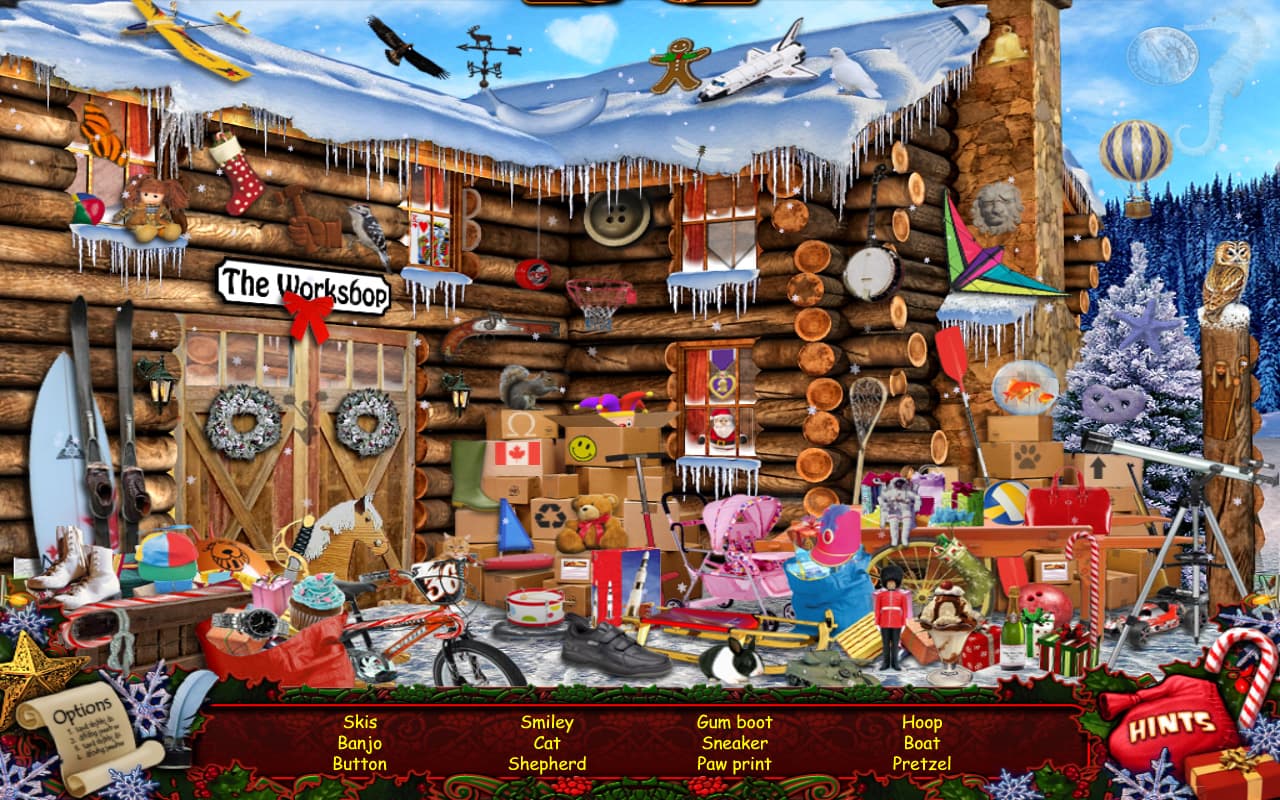1280x800 pixels.
Task: Select 'Pretzel' in the word list
Action: point(923,763)
